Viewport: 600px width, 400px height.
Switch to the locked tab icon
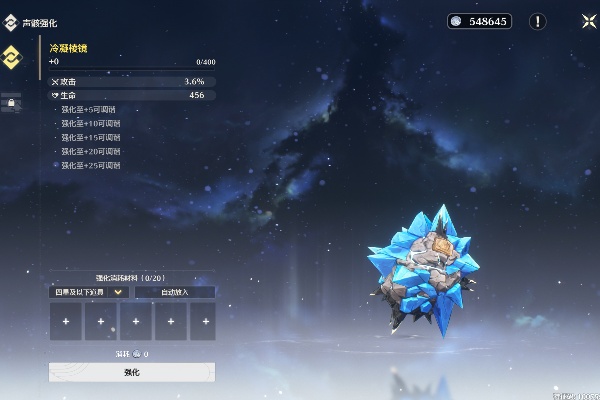click(x=13, y=102)
